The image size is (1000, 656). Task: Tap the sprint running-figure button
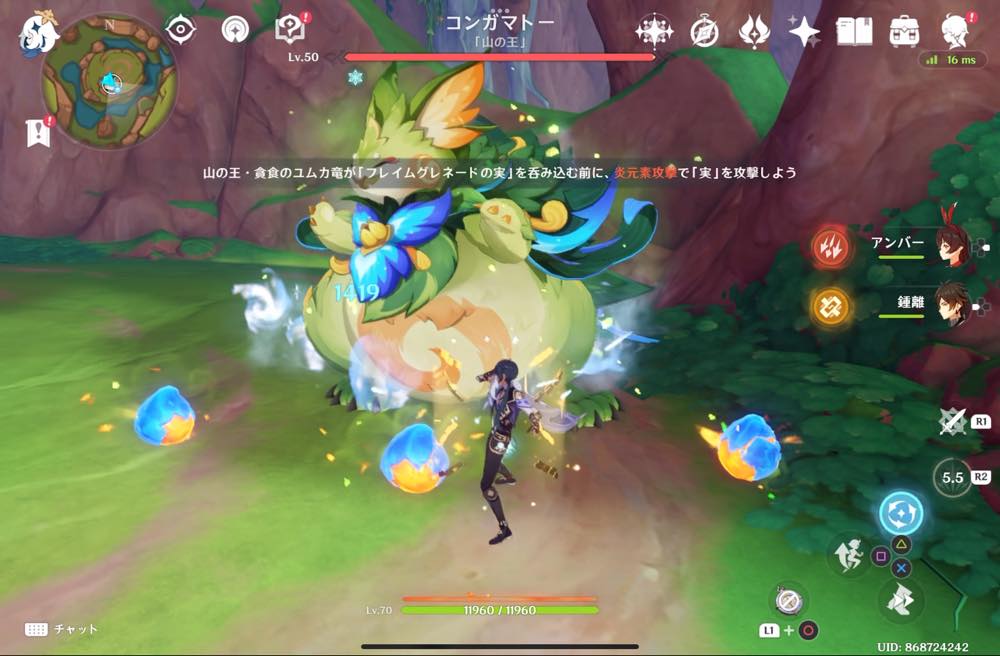tap(848, 554)
